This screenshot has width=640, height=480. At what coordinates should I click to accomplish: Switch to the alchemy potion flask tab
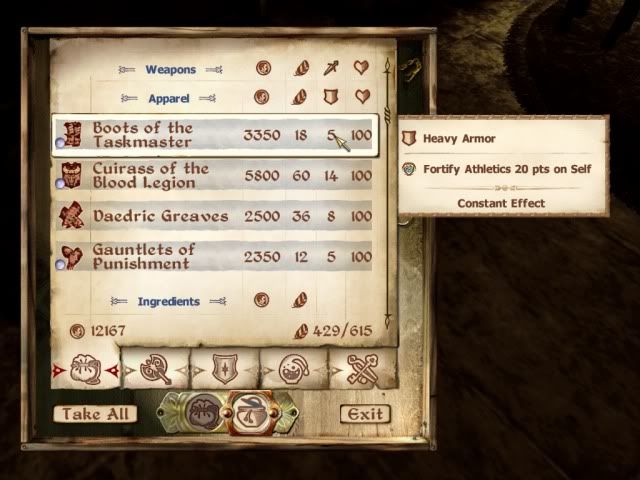[x=294, y=369]
